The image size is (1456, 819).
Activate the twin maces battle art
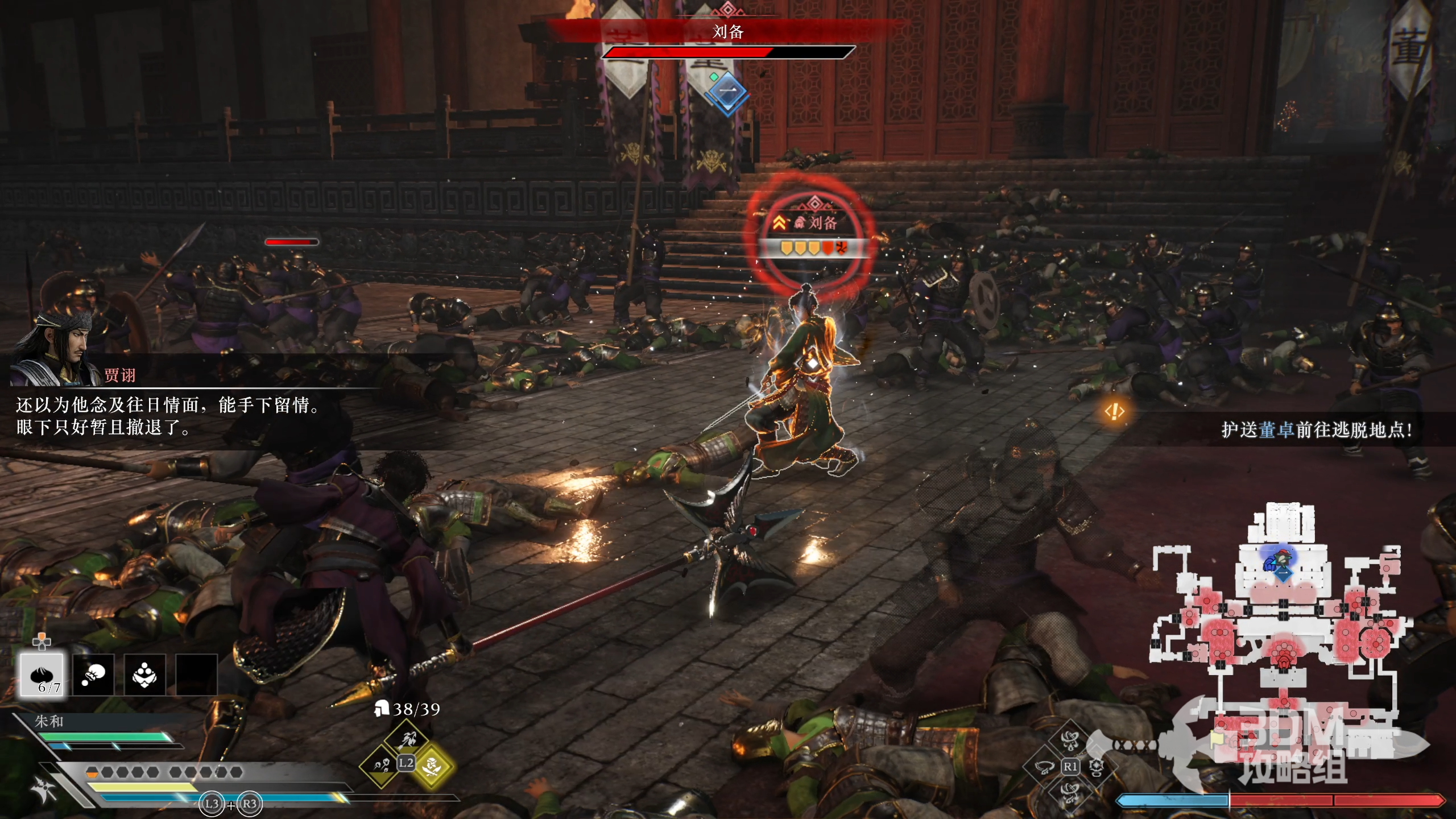click(380, 766)
